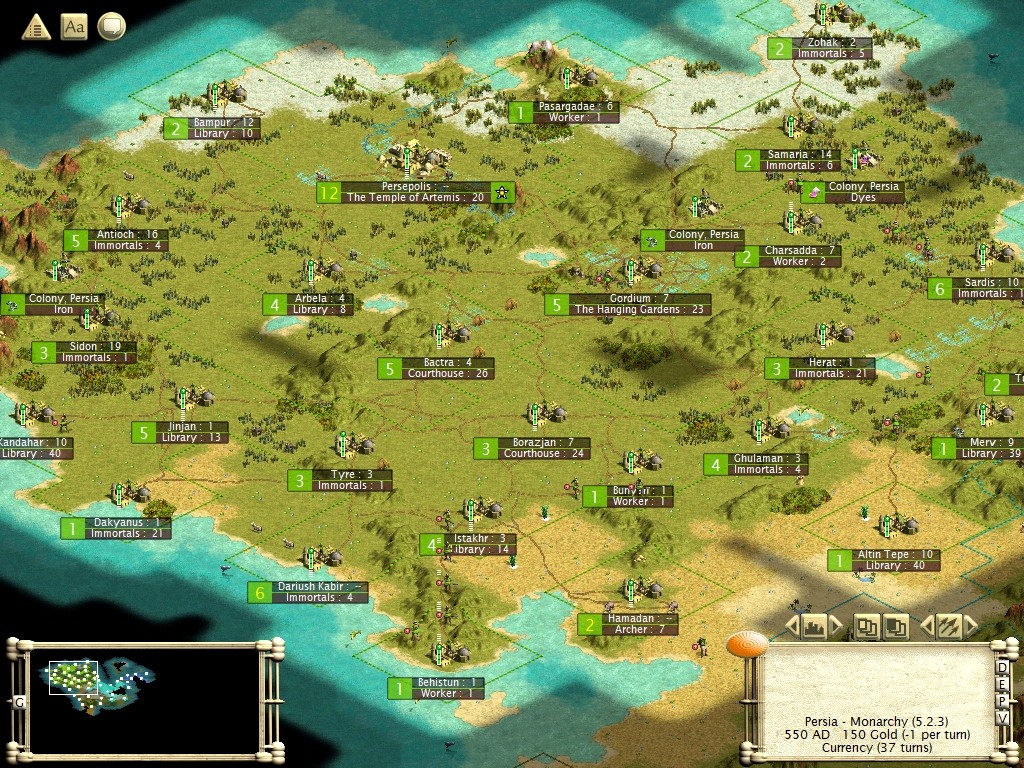Image resolution: width=1024 pixels, height=768 pixels.
Task: Open the 'E' button on info panel
Action: pyautogui.click(x=1002, y=685)
